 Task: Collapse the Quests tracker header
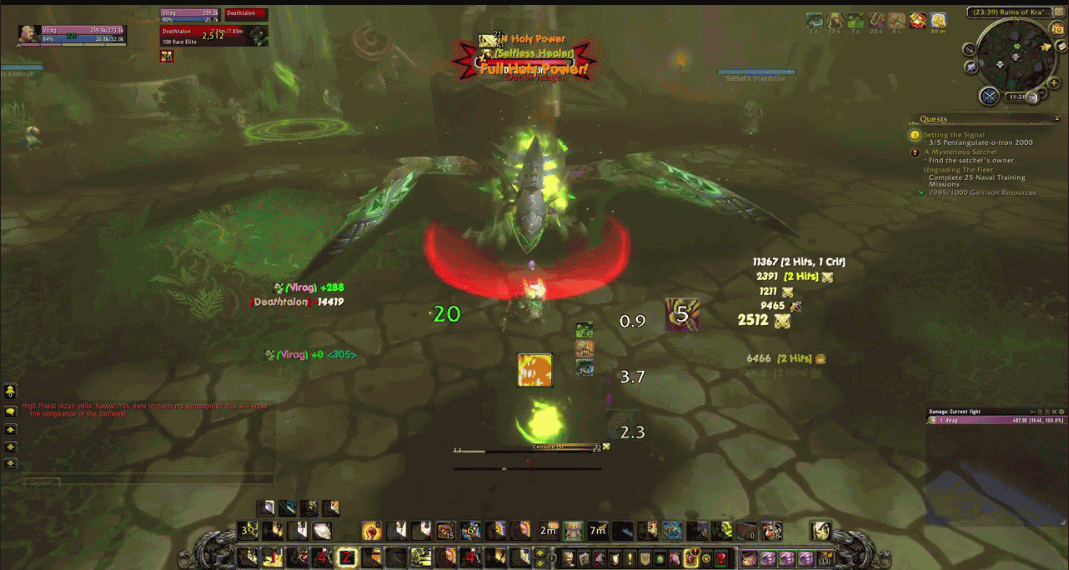[1058, 119]
